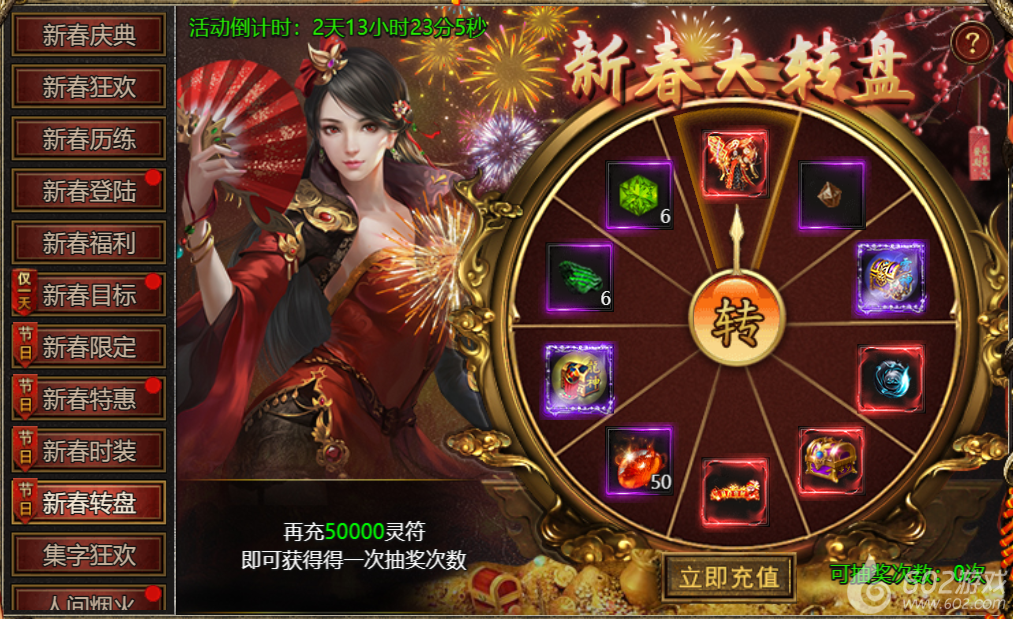Open the 新春时装 tab
Screen dimensions: 1013x619
(88, 451)
